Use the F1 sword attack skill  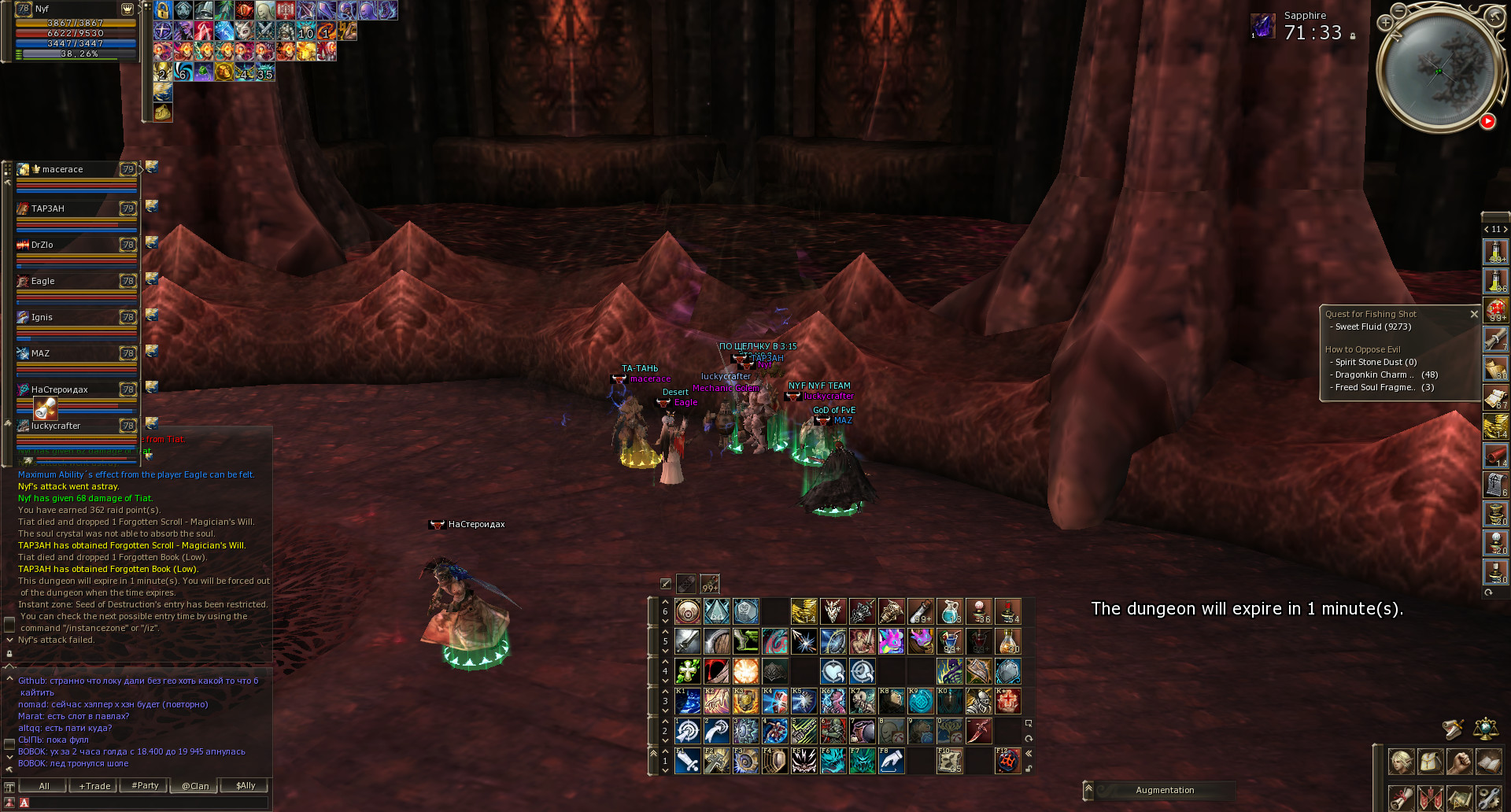tap(688, 761)
